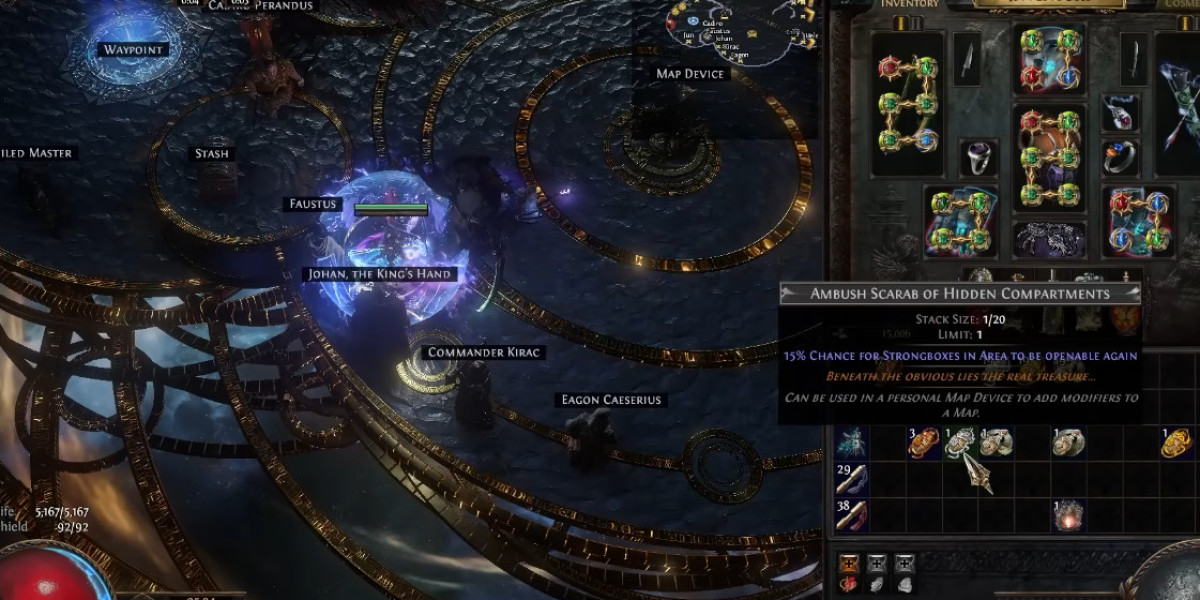Pick up the orange scarab stack of three

(x=923, y=443)
